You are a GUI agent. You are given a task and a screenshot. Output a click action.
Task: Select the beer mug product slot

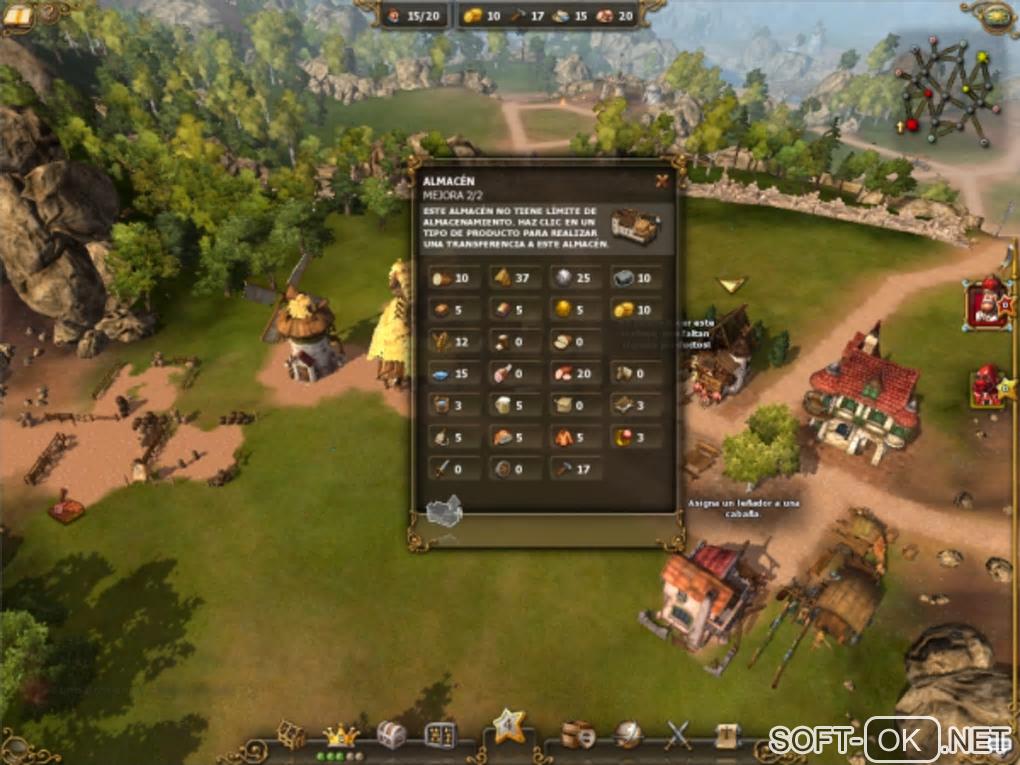(x=514, y=405)
